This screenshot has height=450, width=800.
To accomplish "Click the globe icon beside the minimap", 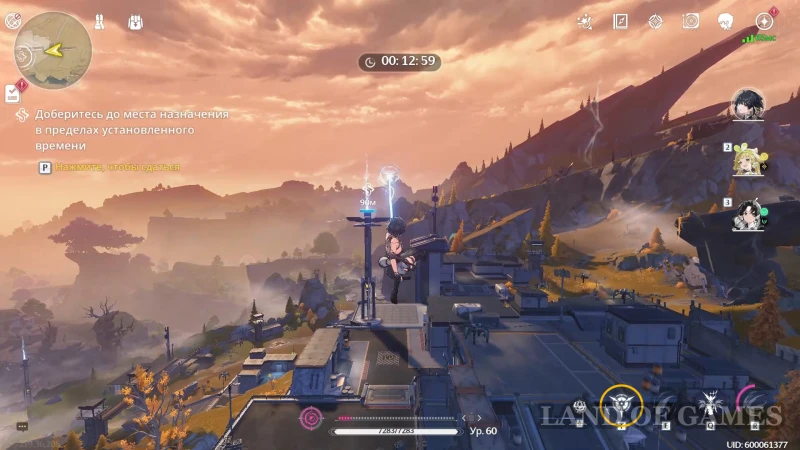I will (13, 21).
